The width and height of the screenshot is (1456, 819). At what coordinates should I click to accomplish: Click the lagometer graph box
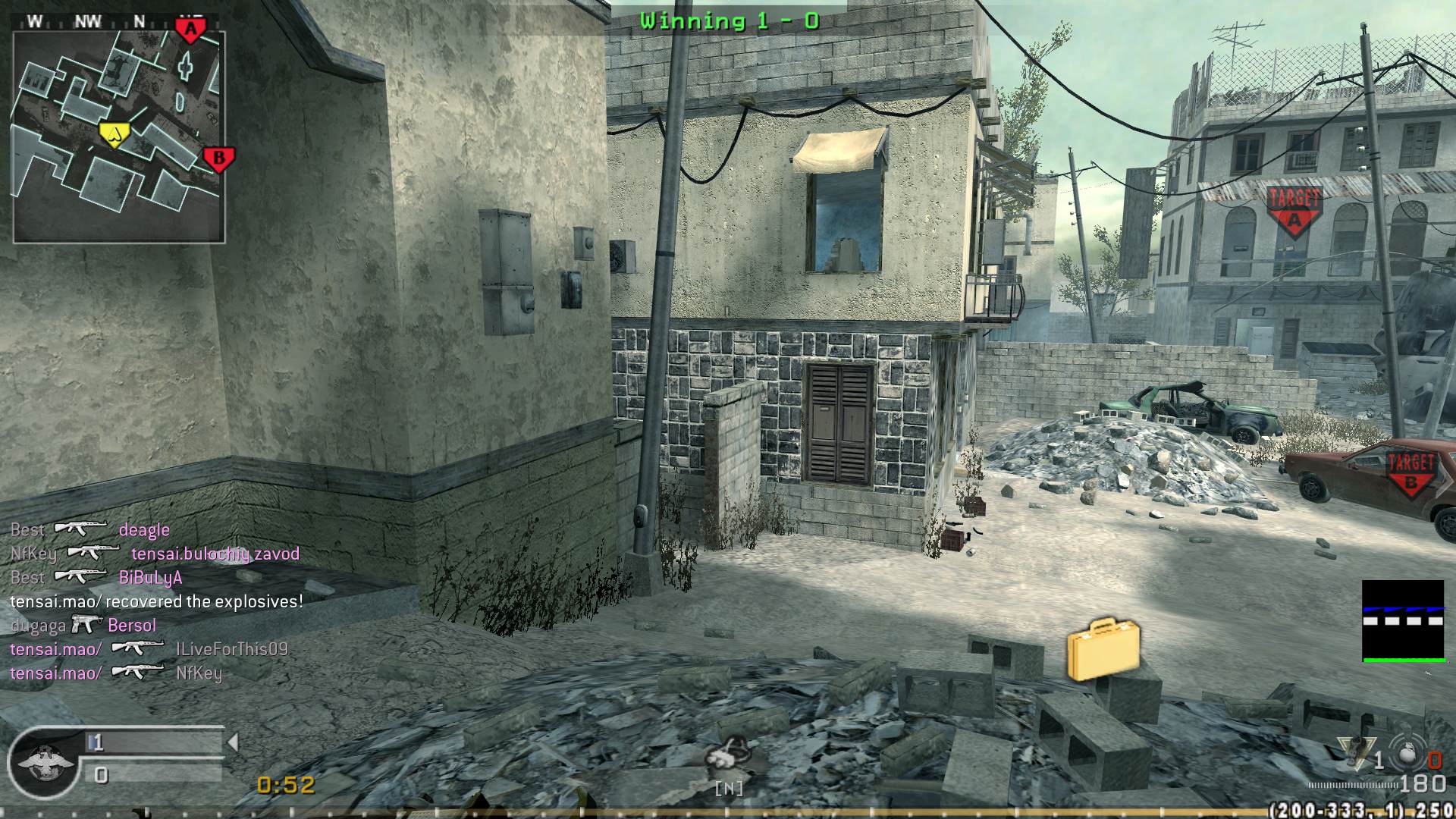point(1403,621)
